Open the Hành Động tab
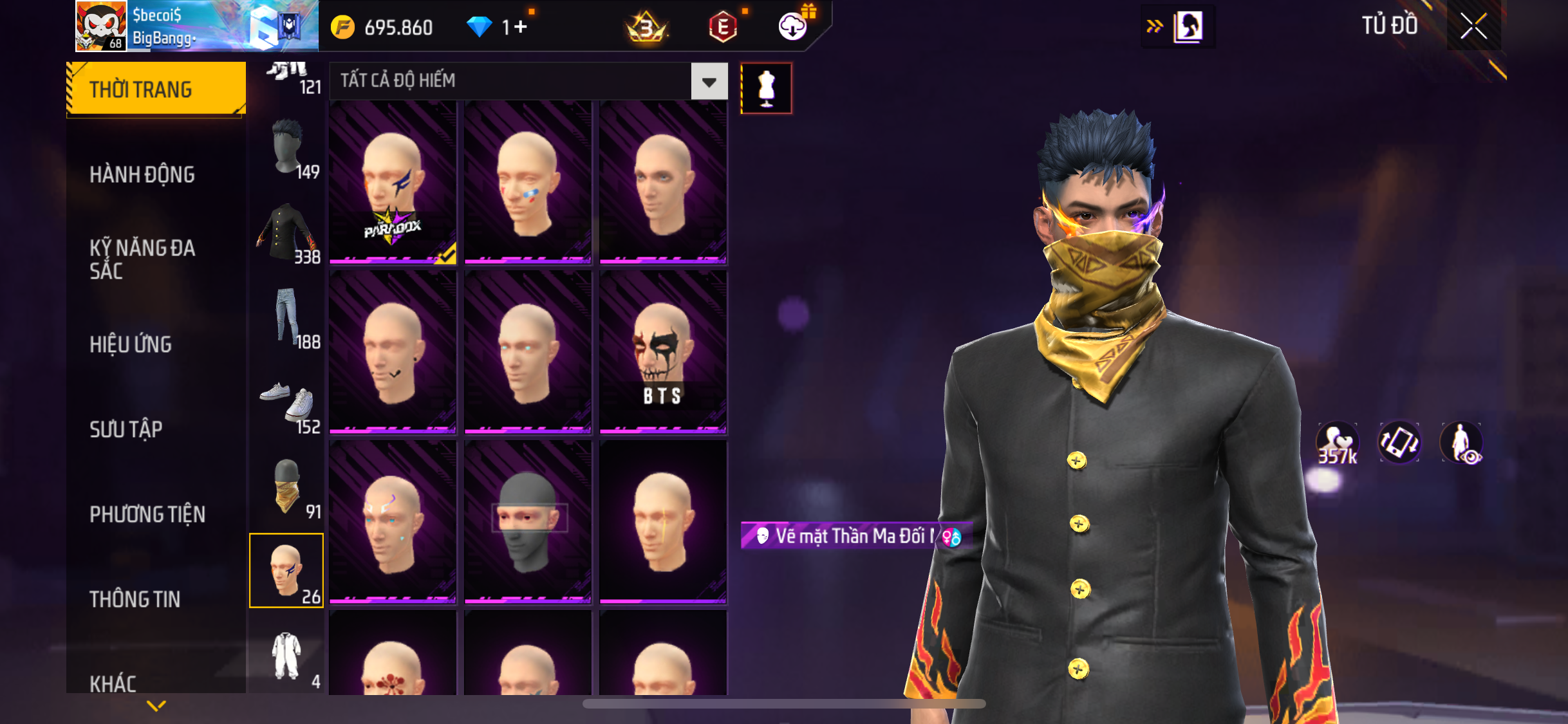1568x724 pixels. click(142, 174)
